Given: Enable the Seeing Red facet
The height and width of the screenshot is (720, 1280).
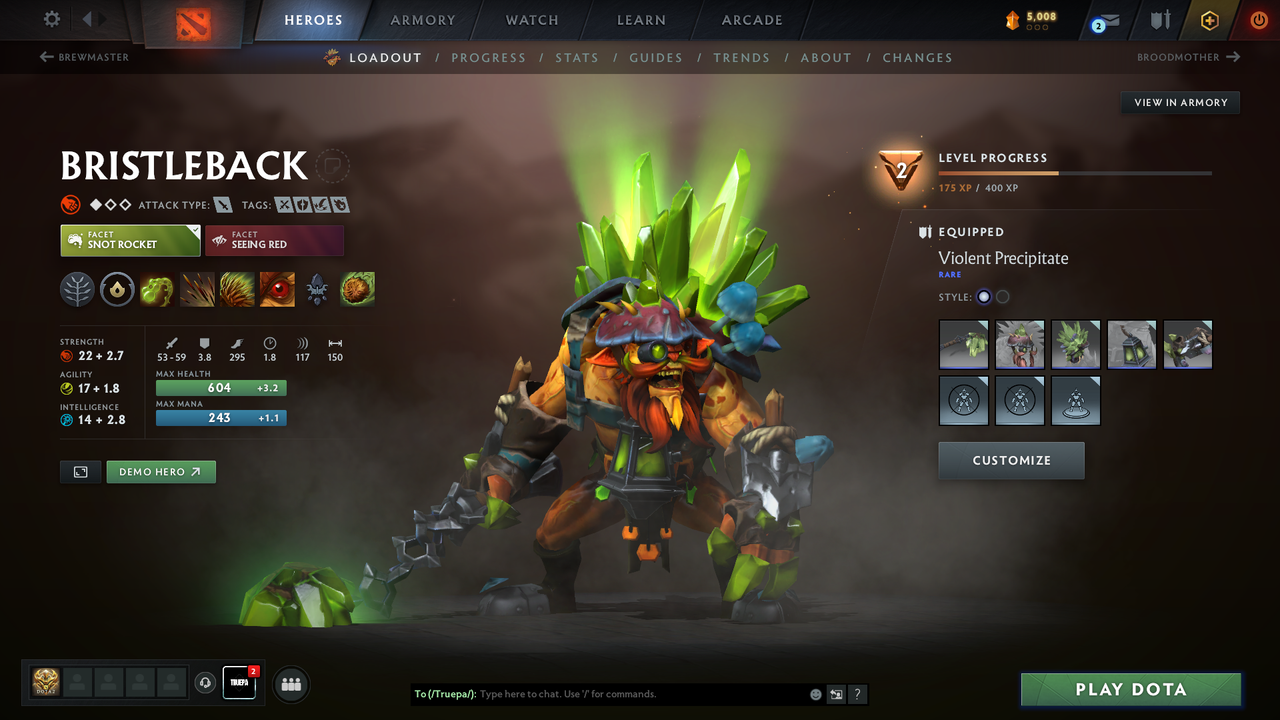Looking at the screenshot, I should pyautogui.click(x=274, y=240).
